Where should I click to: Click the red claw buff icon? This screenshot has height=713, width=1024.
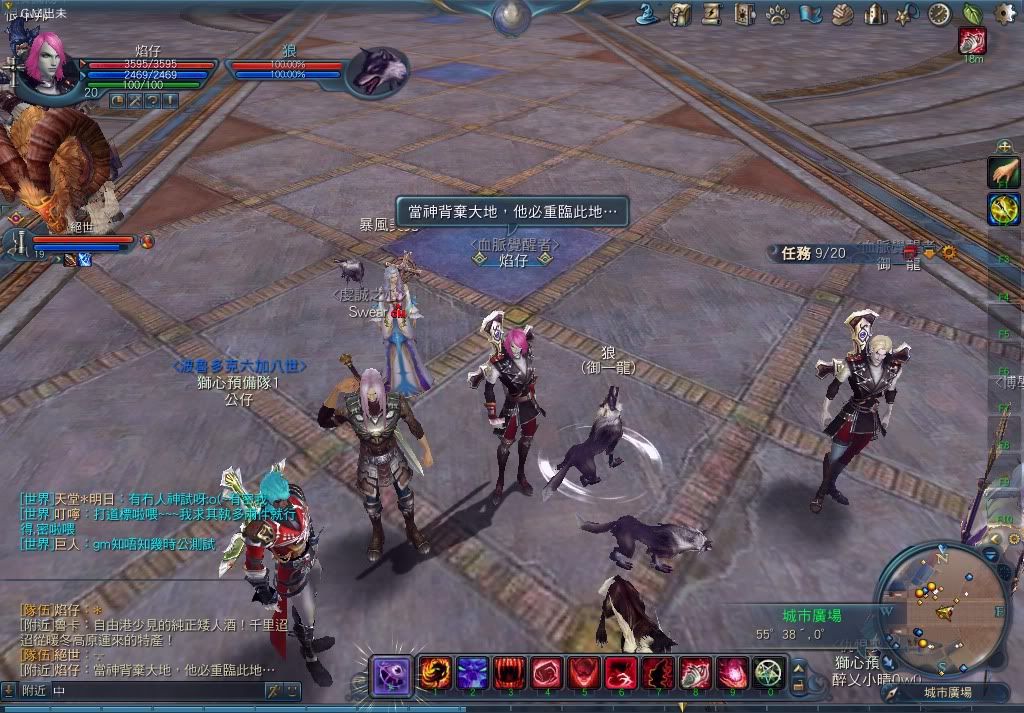tap(972, 41)
